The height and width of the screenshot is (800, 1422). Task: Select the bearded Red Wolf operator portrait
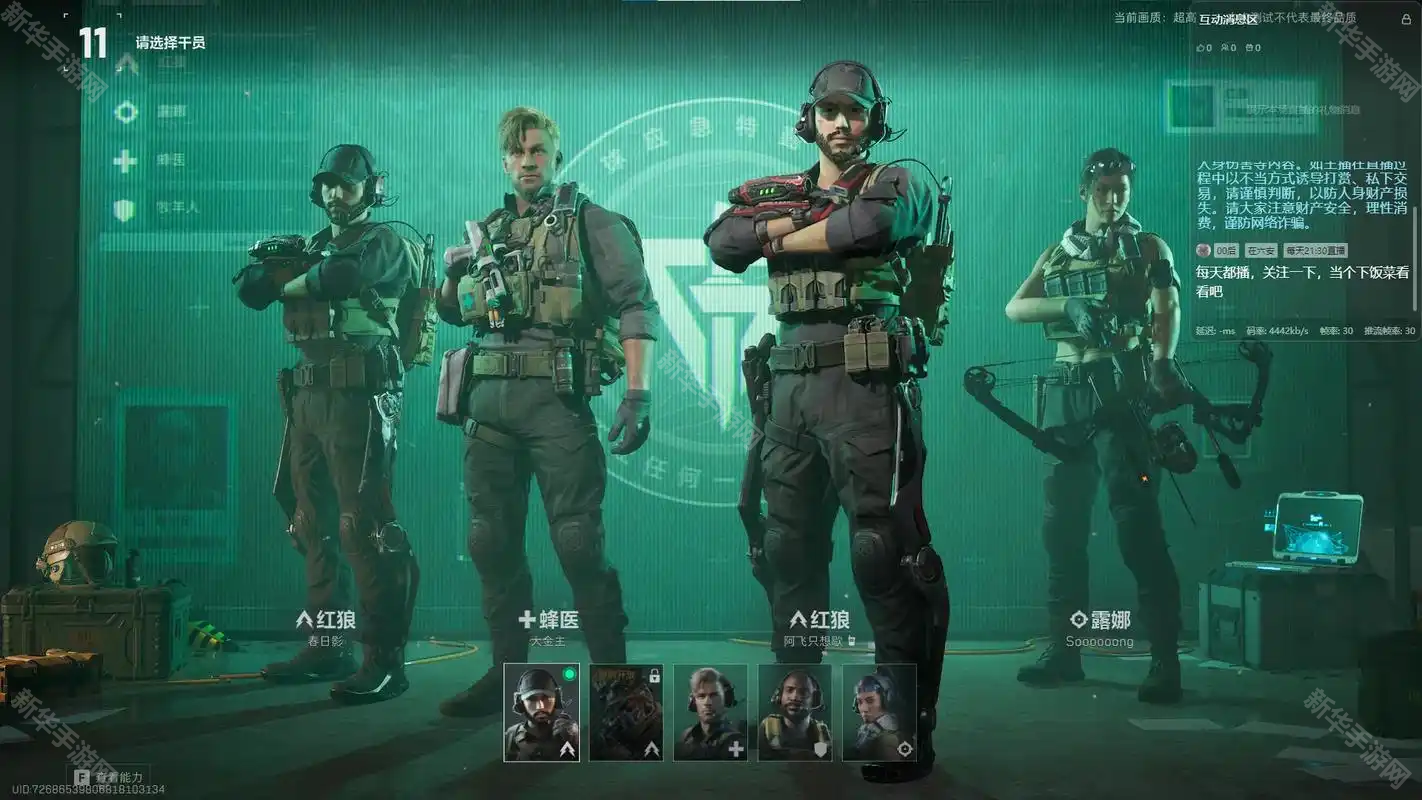pos(541,712)
